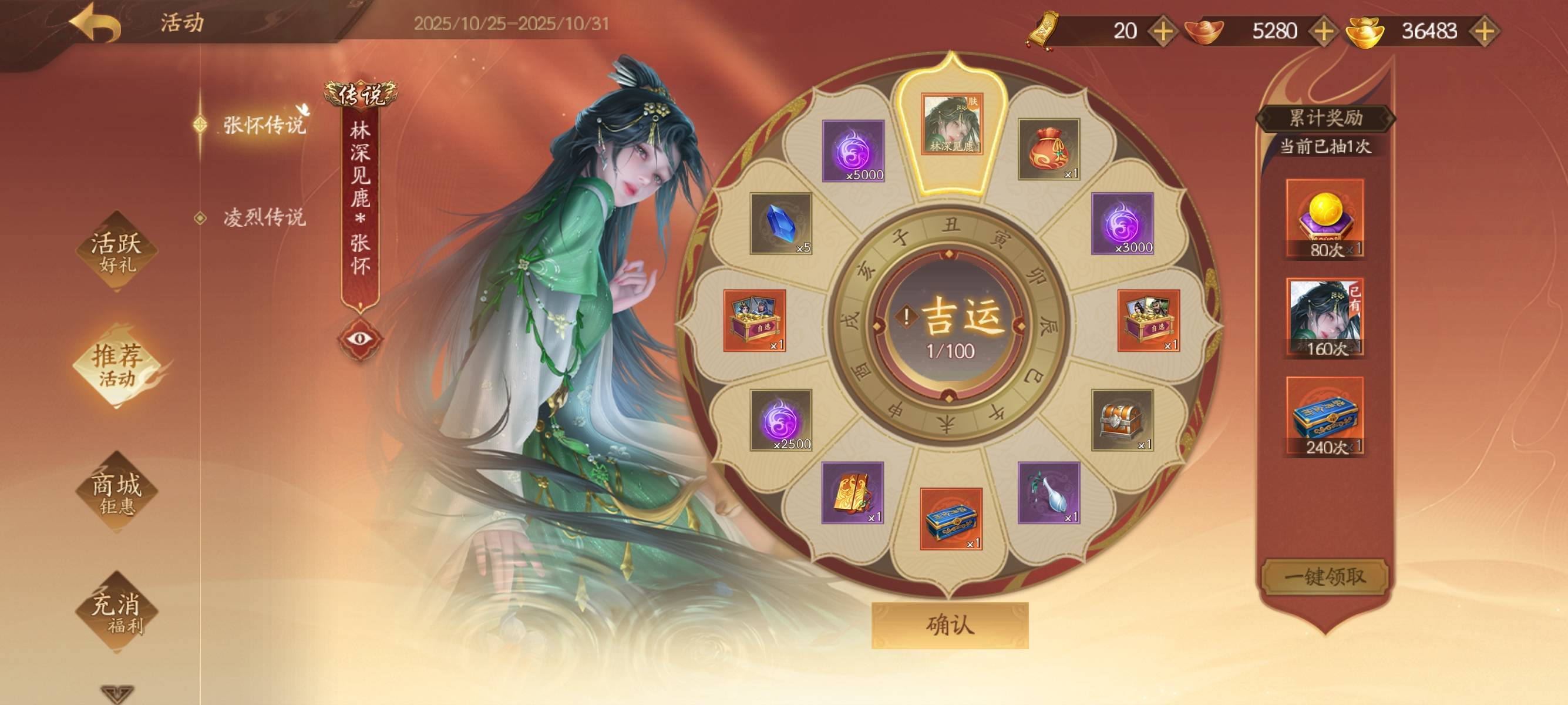This screenshot has height=705, width=1568.
Task: Open the 商城钜惠 shop menu
Action: [116, 492]
